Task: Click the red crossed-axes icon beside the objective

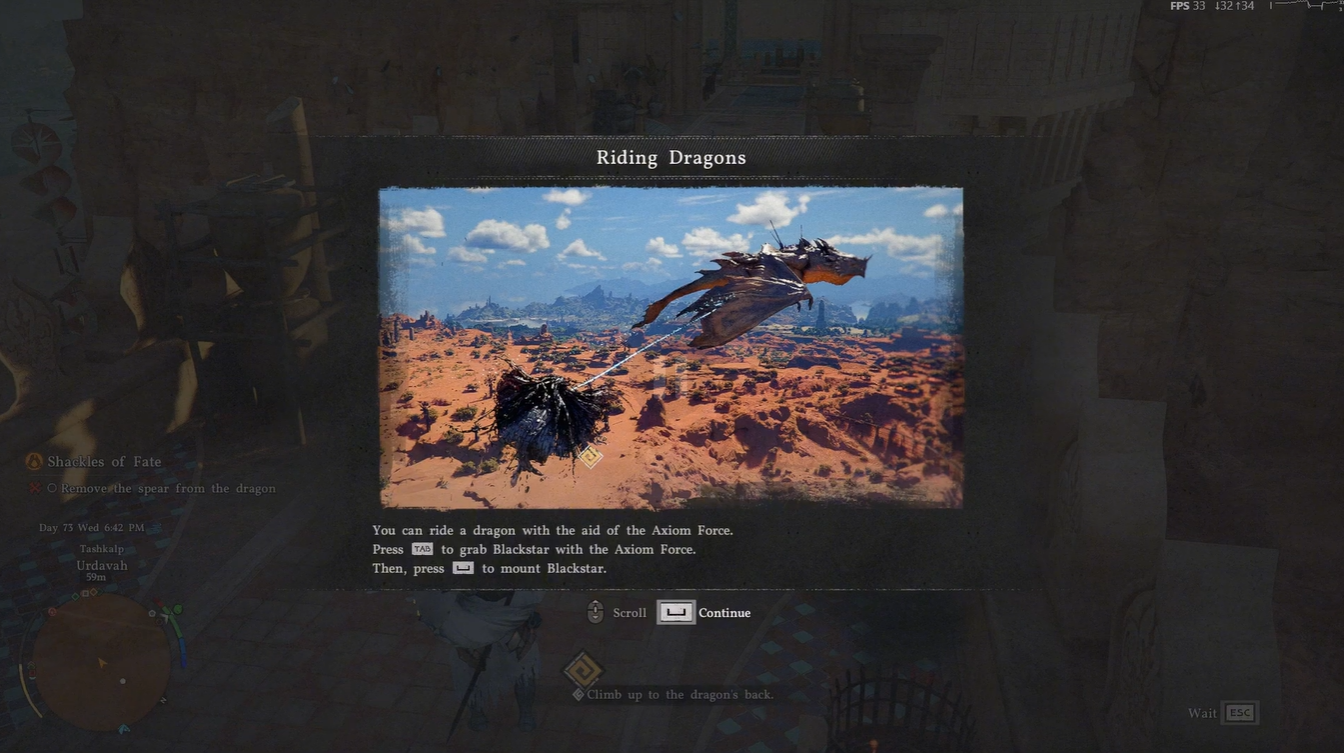Action: 33,488
